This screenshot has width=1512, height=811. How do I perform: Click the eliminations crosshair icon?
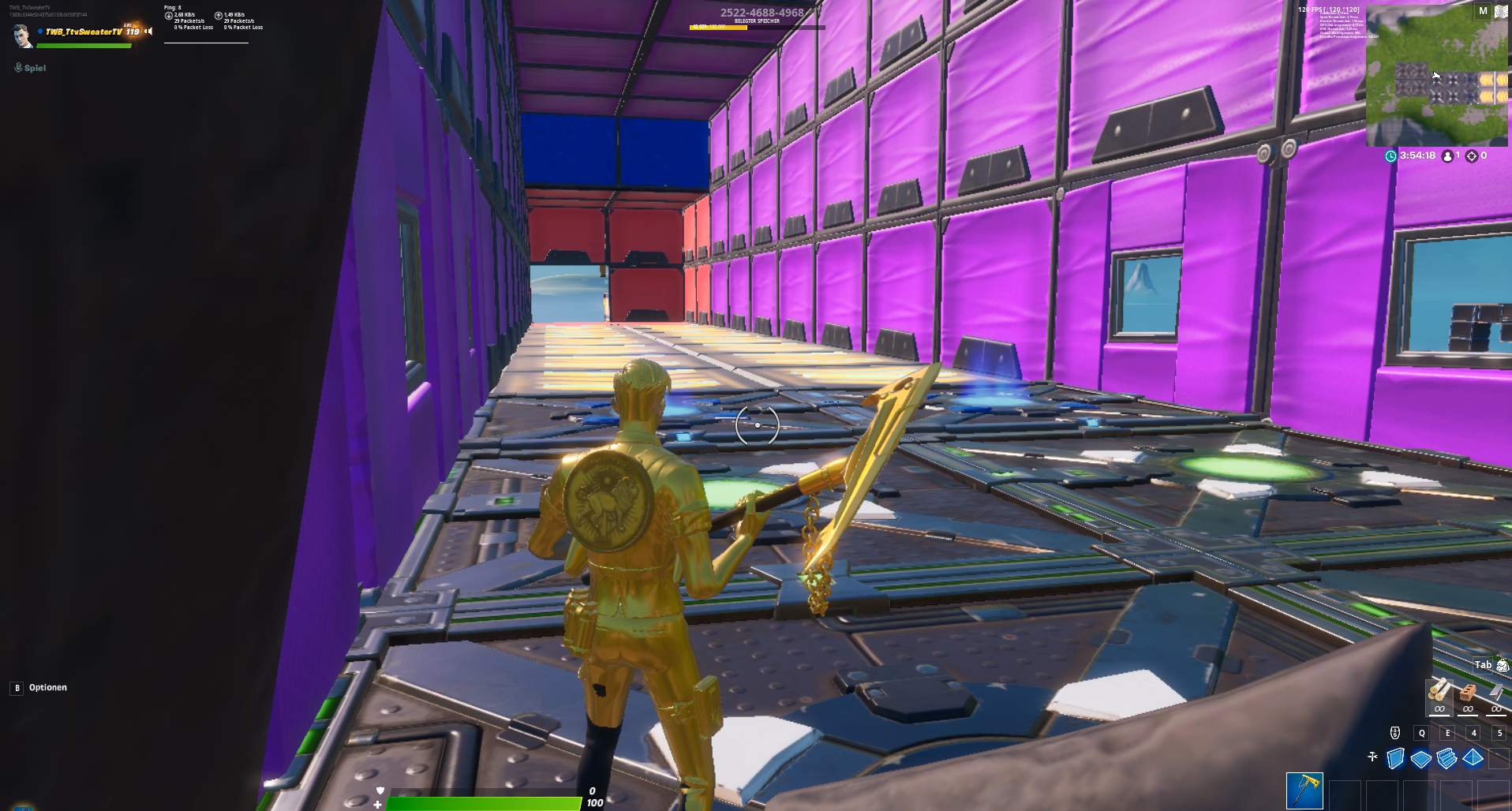pos(1470,156)
